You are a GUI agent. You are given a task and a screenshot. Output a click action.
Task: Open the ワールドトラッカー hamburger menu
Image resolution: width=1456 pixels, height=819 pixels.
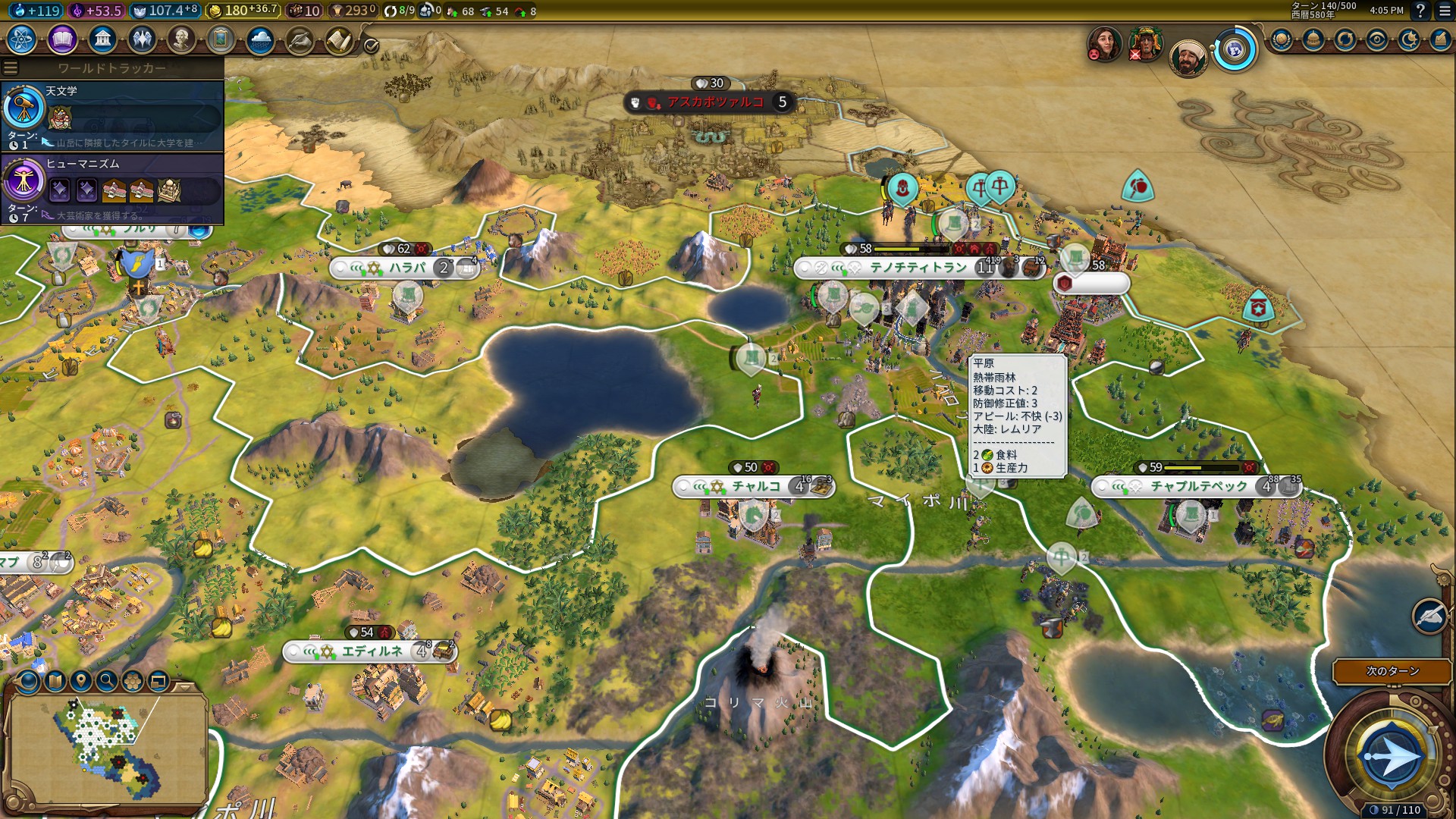click(11, 68)
